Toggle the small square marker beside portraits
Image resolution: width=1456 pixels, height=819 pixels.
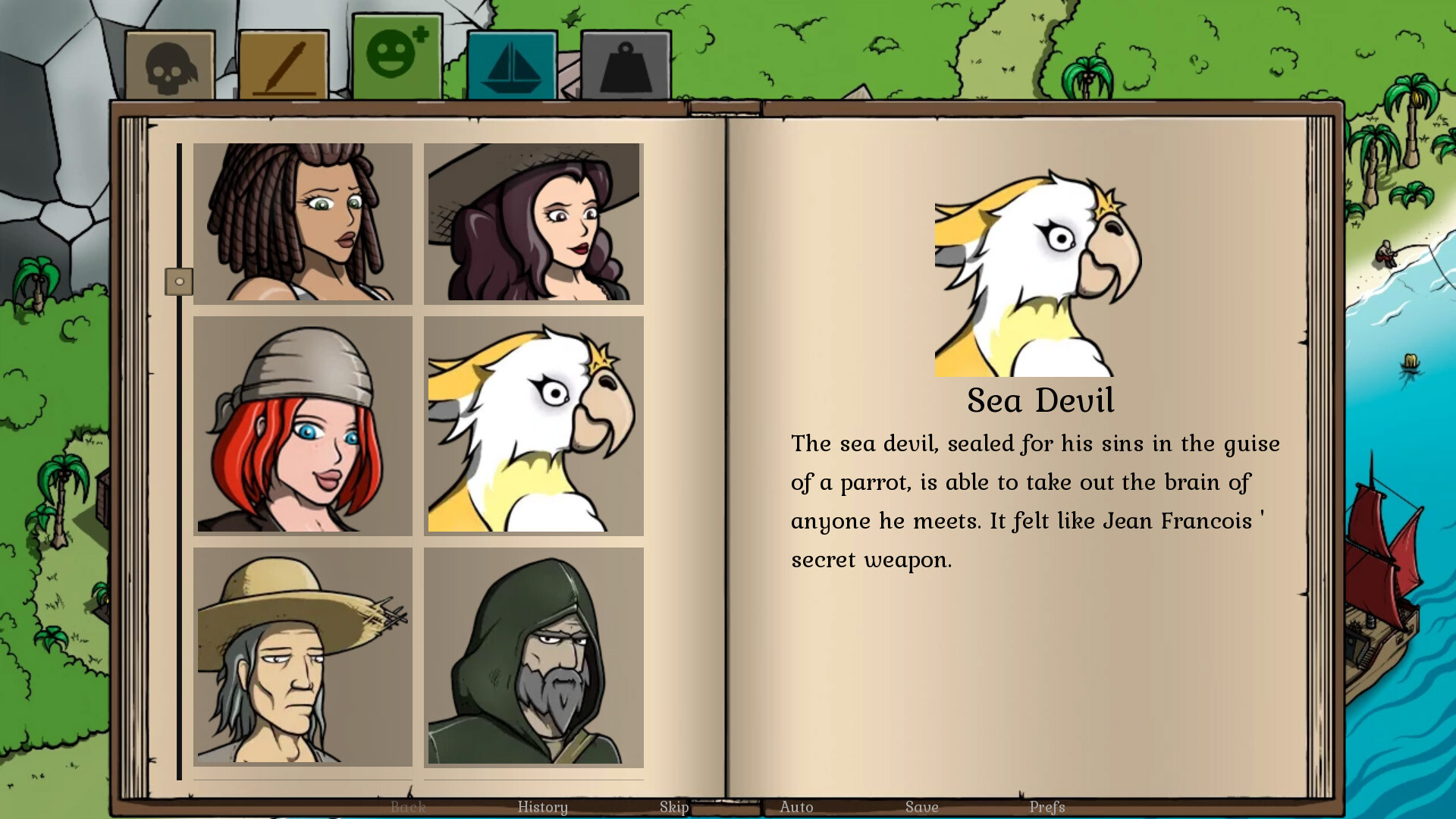pyautogui.click(x=180, y=281)
